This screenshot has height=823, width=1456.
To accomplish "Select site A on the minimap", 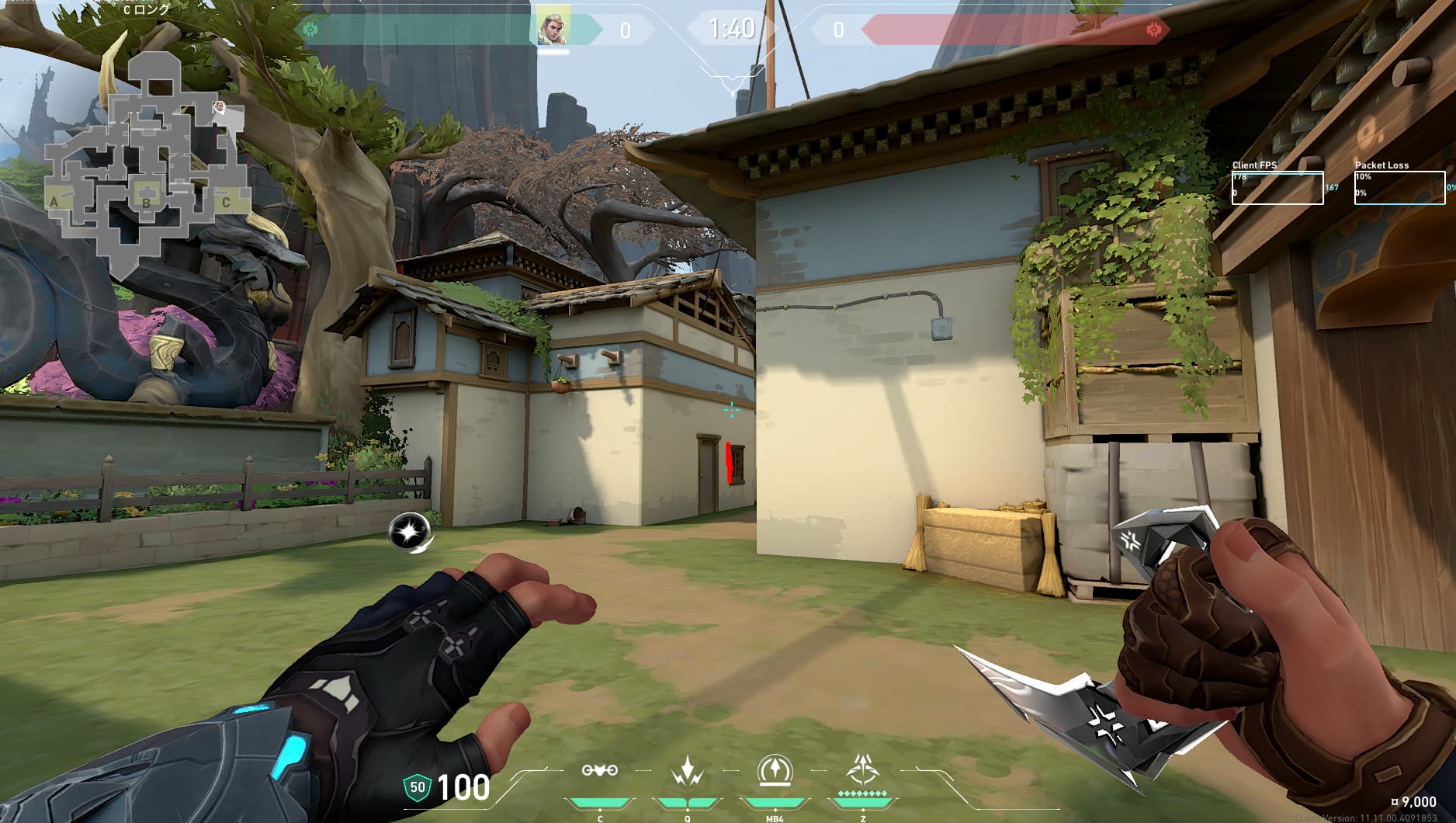I will point(54,203).
